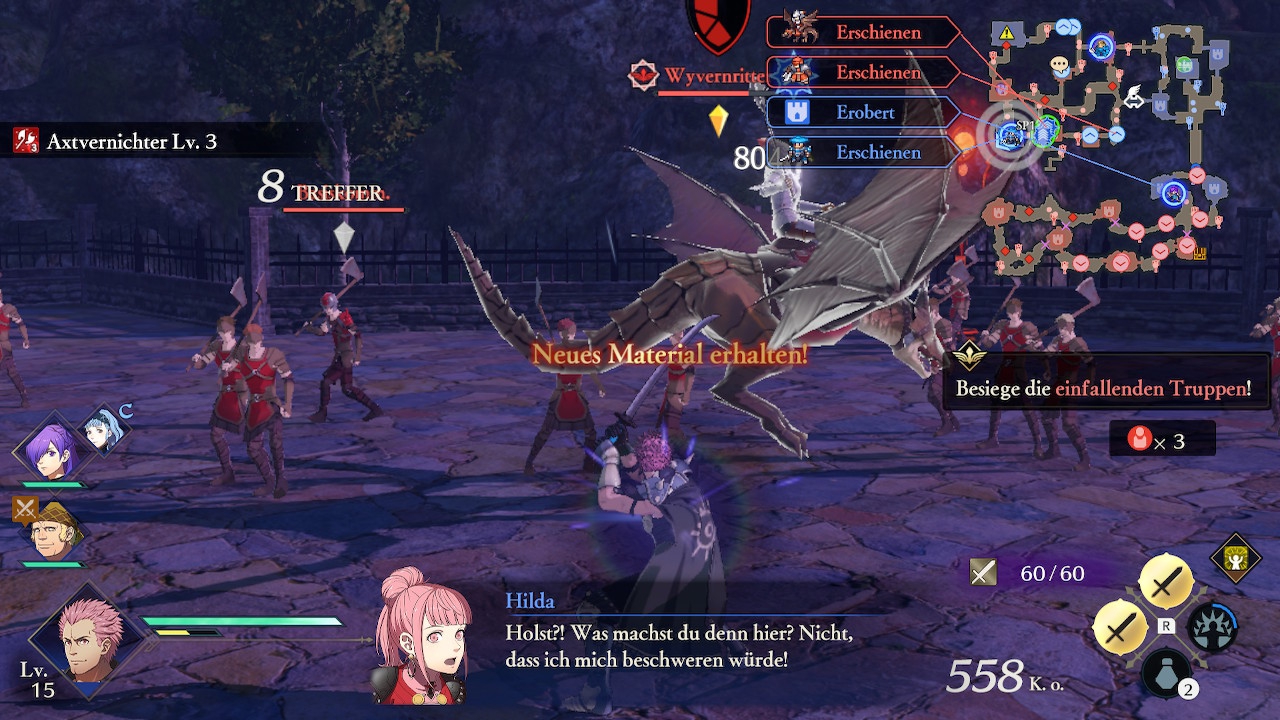The height and width of the screenshot is (720, 1280).
Task: Activate the lower-left sword combat art
Action: [1120, 627]
